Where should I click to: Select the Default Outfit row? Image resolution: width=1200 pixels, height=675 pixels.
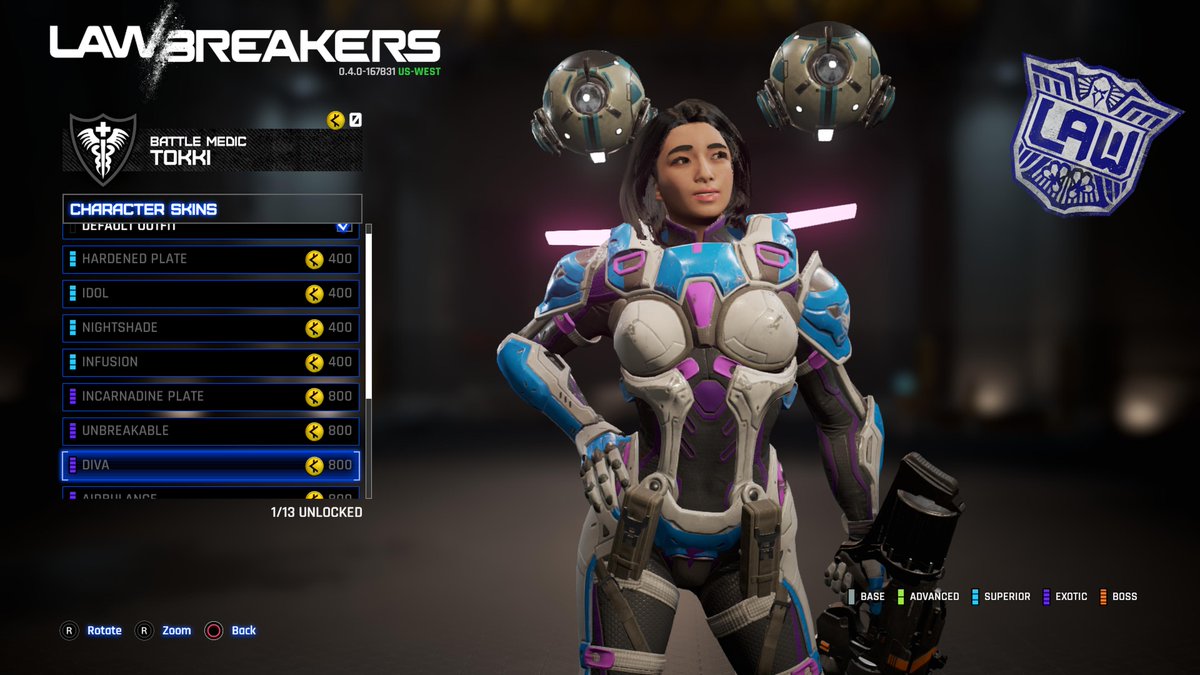[x=210, y=229]
